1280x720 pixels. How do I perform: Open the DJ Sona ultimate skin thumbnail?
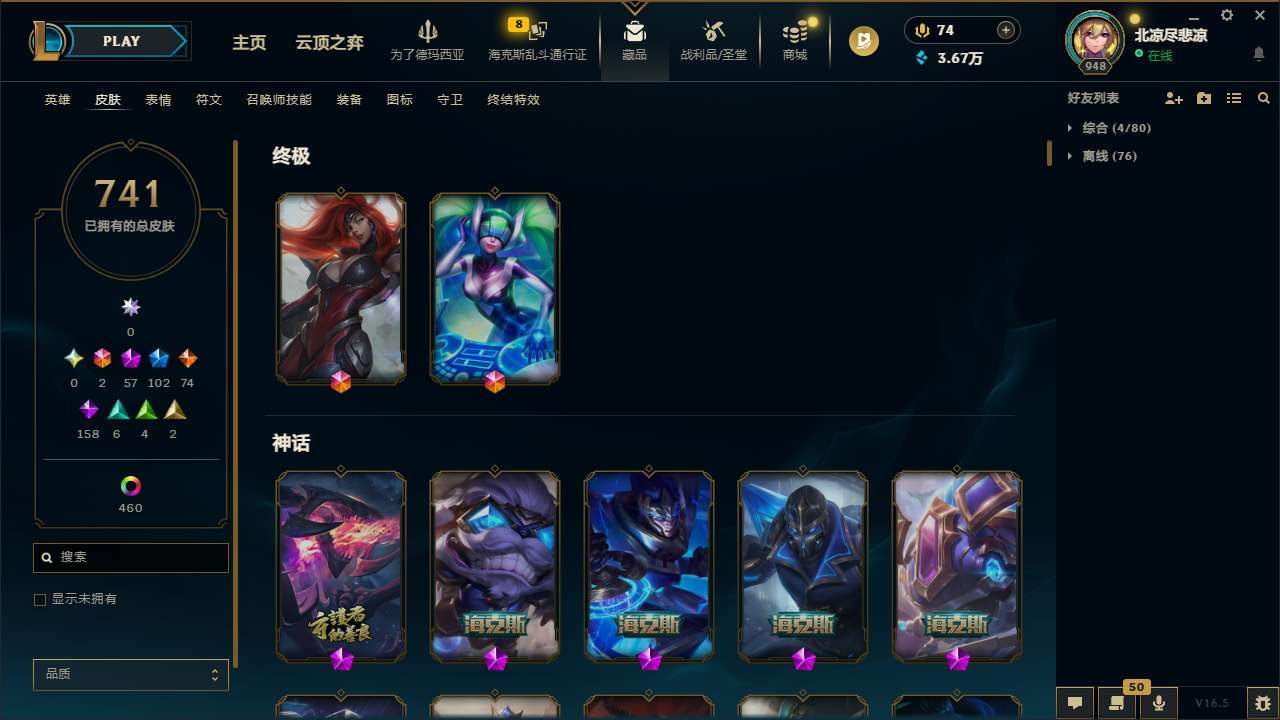494,288
